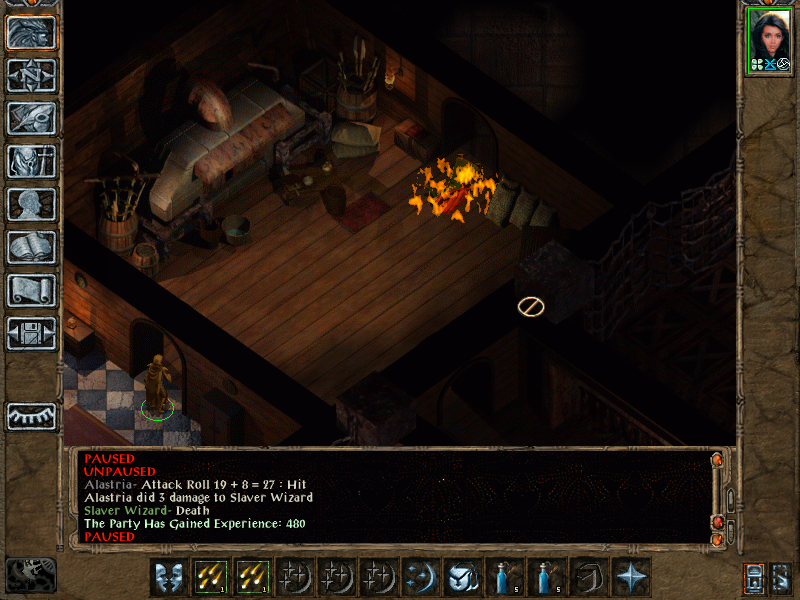Activate the four-pointed star ability button

tap(630, 577)
